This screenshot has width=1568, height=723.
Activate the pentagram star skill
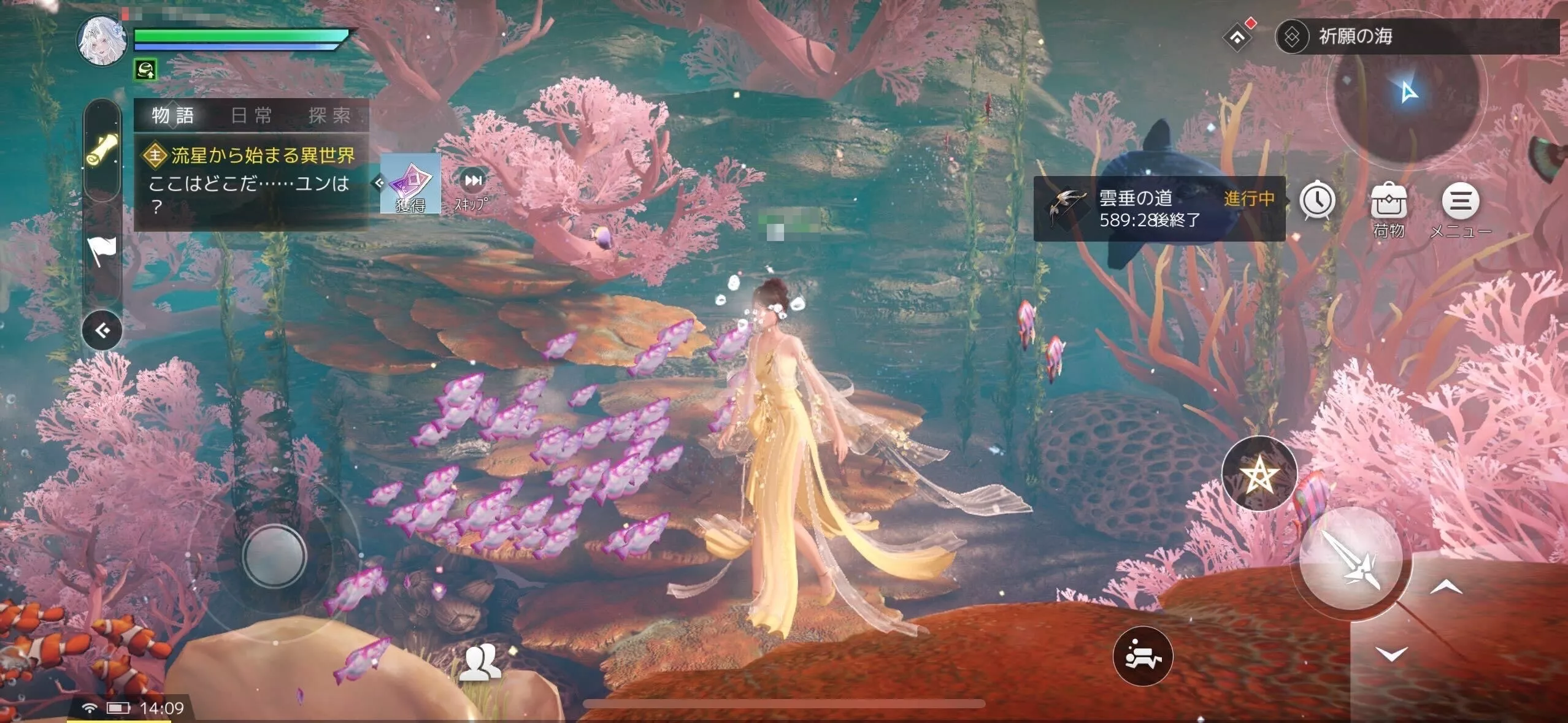pyautogui.click(x=1259, y=474)
